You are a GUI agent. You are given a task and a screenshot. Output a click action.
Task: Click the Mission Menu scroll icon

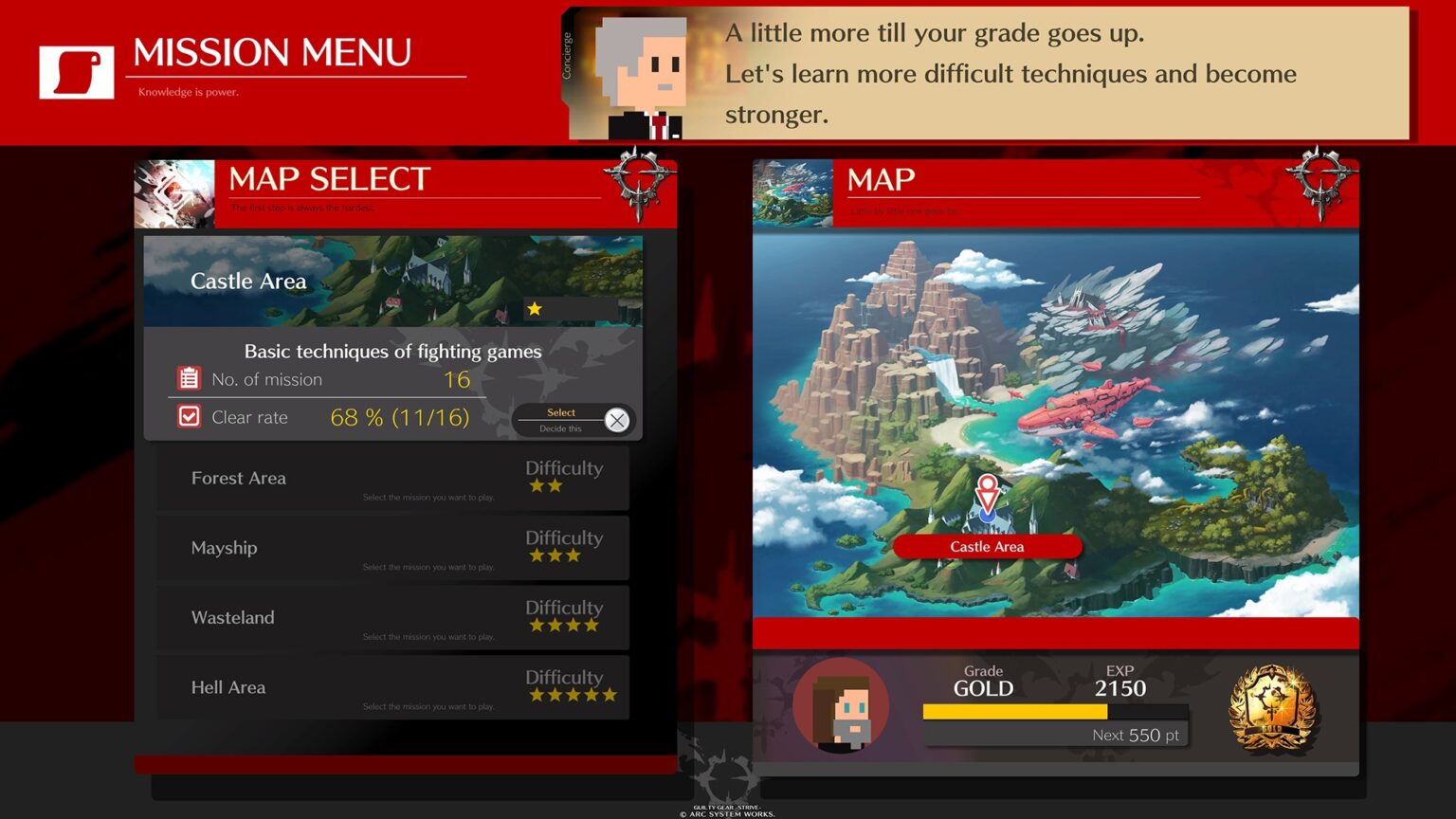pos(76,70)
